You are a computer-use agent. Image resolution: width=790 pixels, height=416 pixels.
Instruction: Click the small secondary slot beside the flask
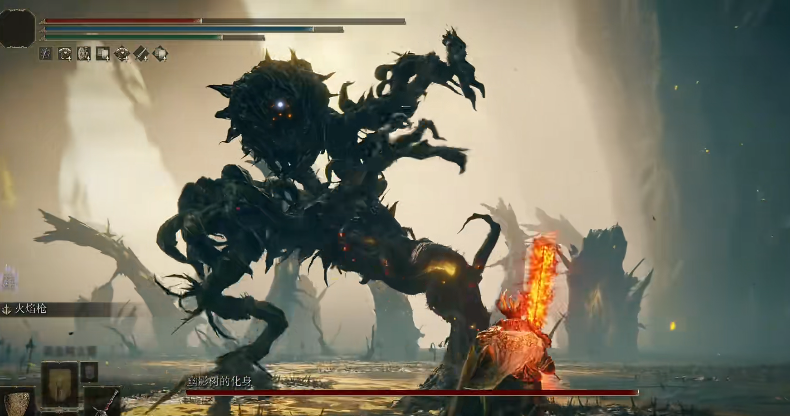click(89, 371)
